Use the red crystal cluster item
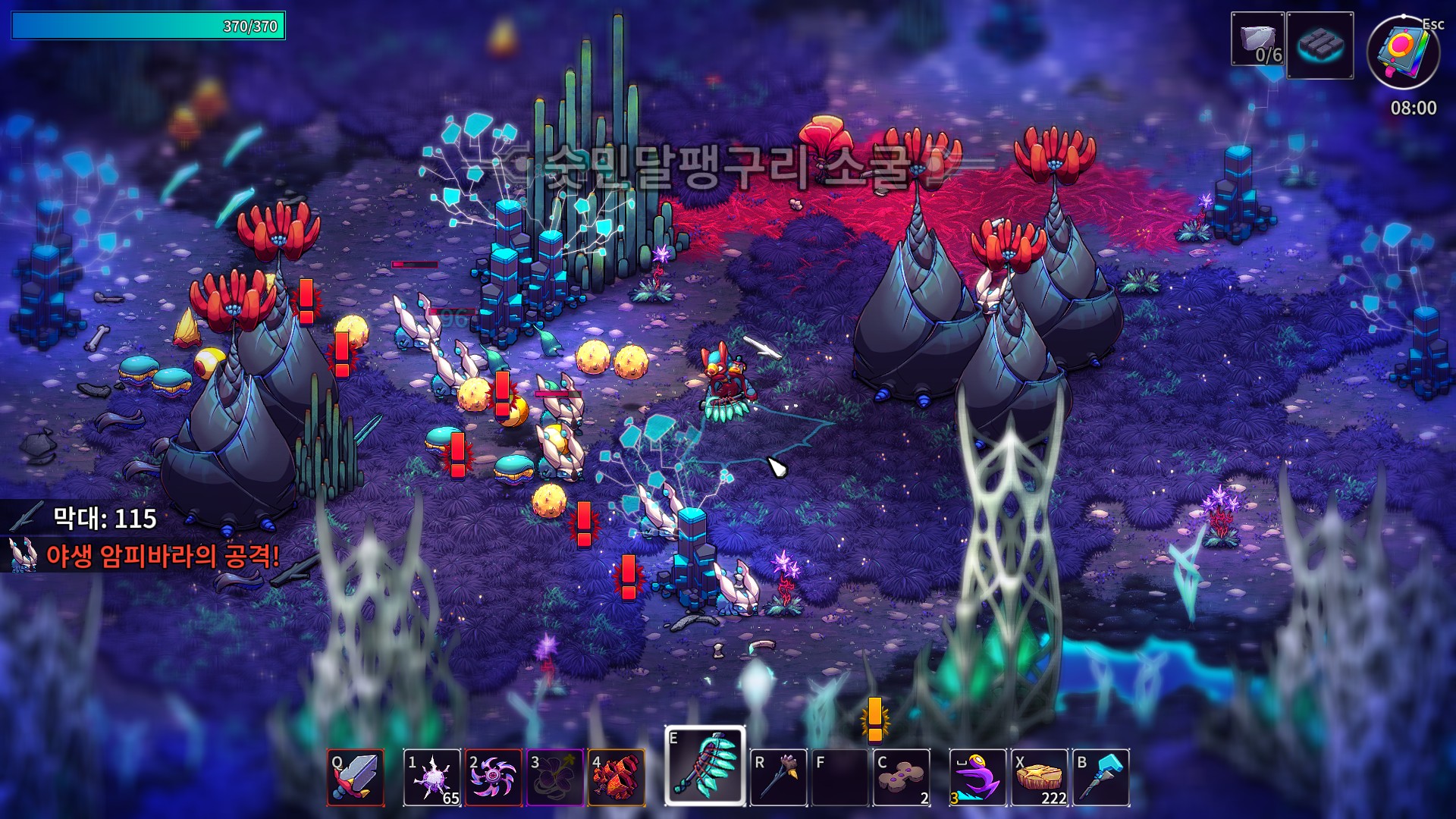1456x819 pixels. click(616, 777)
